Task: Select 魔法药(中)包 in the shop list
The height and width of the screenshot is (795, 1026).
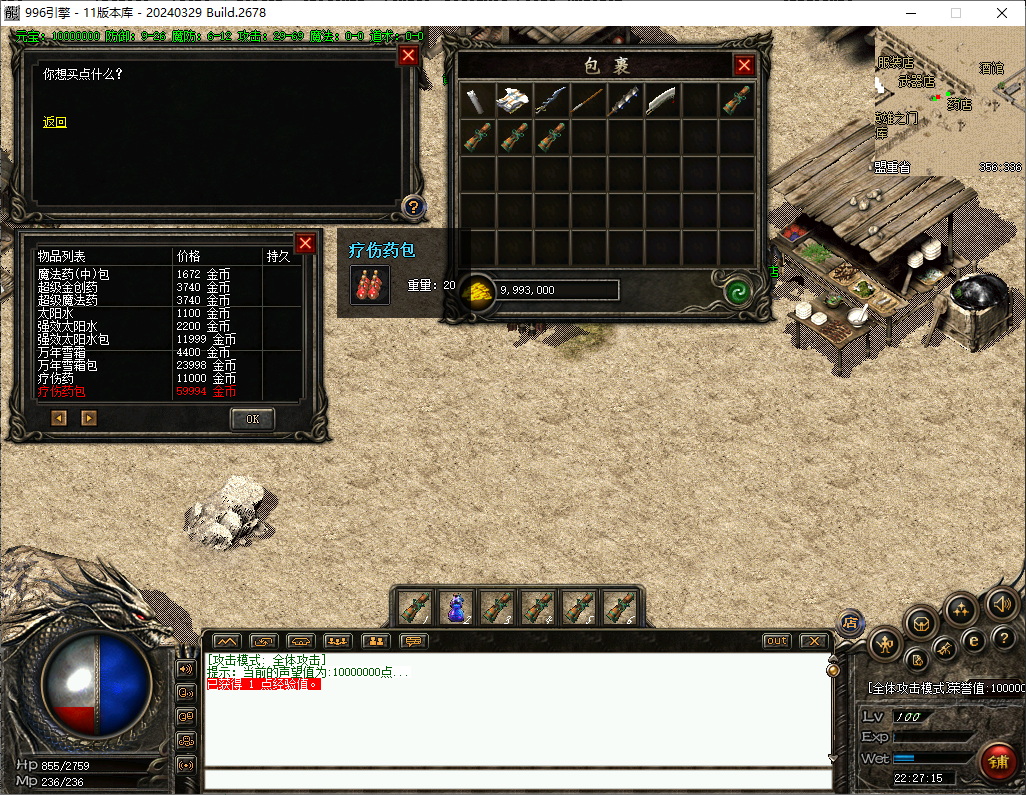Action: point(73,274)
